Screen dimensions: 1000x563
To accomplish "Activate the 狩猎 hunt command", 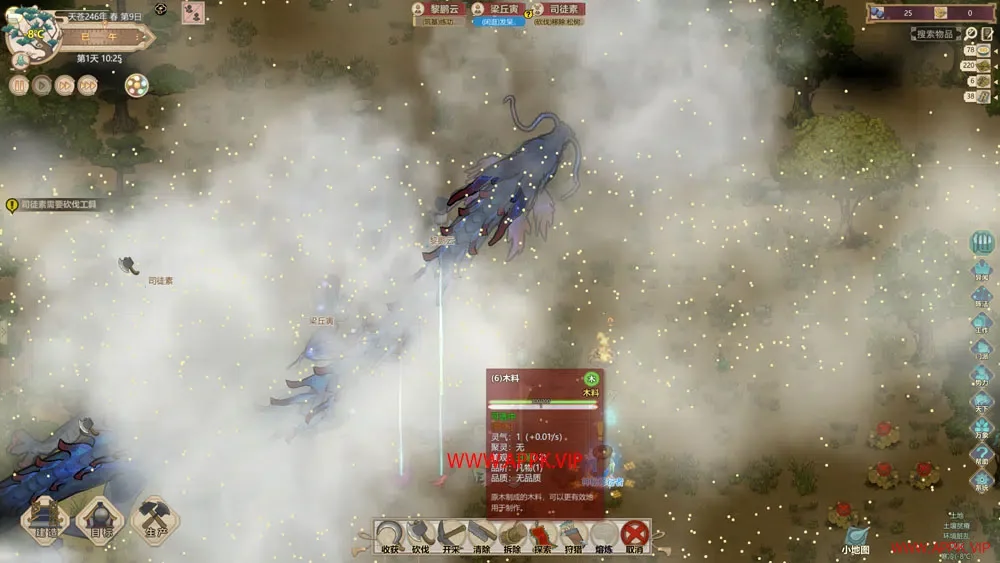I will pos(573,535).
